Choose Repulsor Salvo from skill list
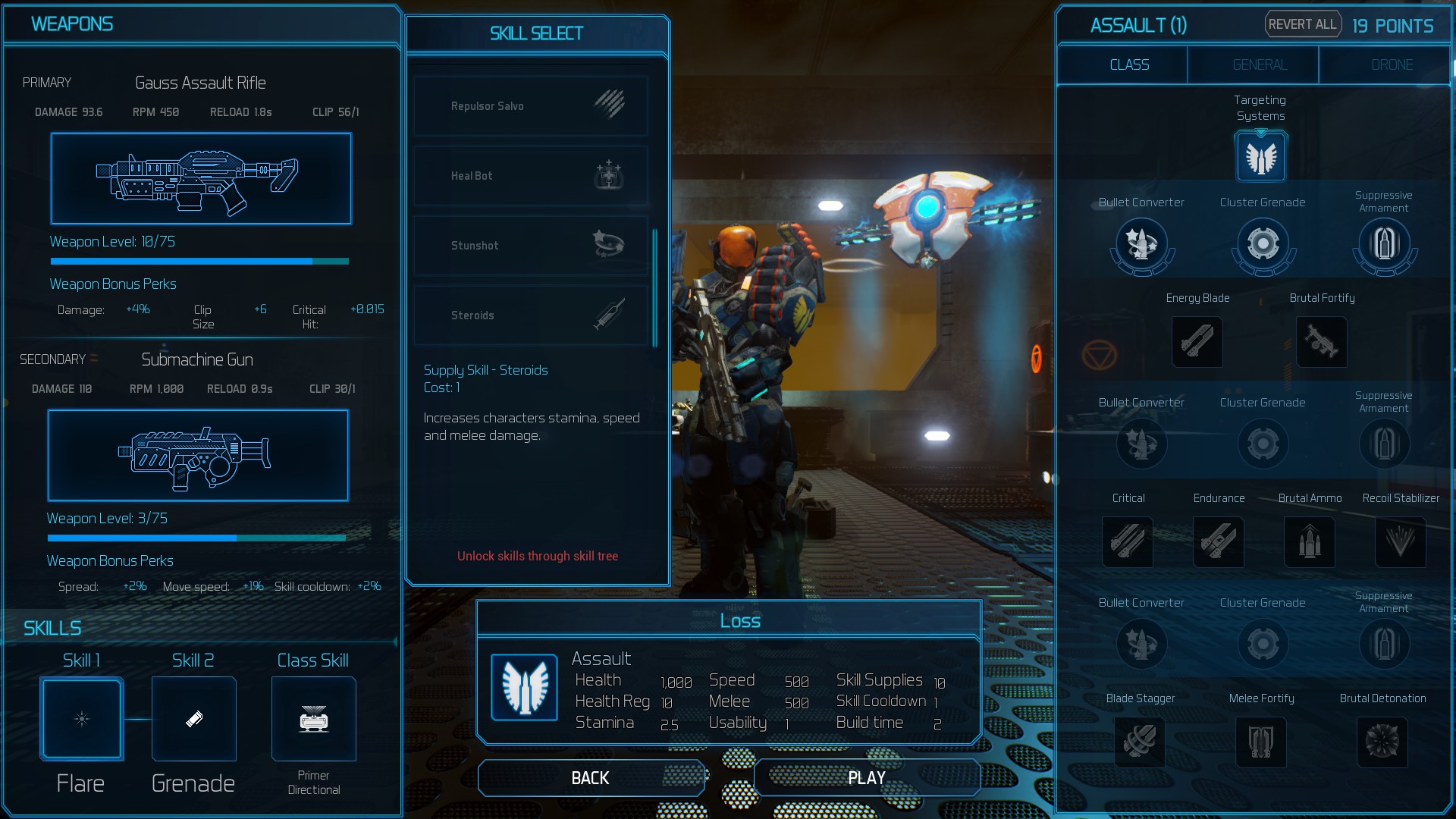 (531, 106)
